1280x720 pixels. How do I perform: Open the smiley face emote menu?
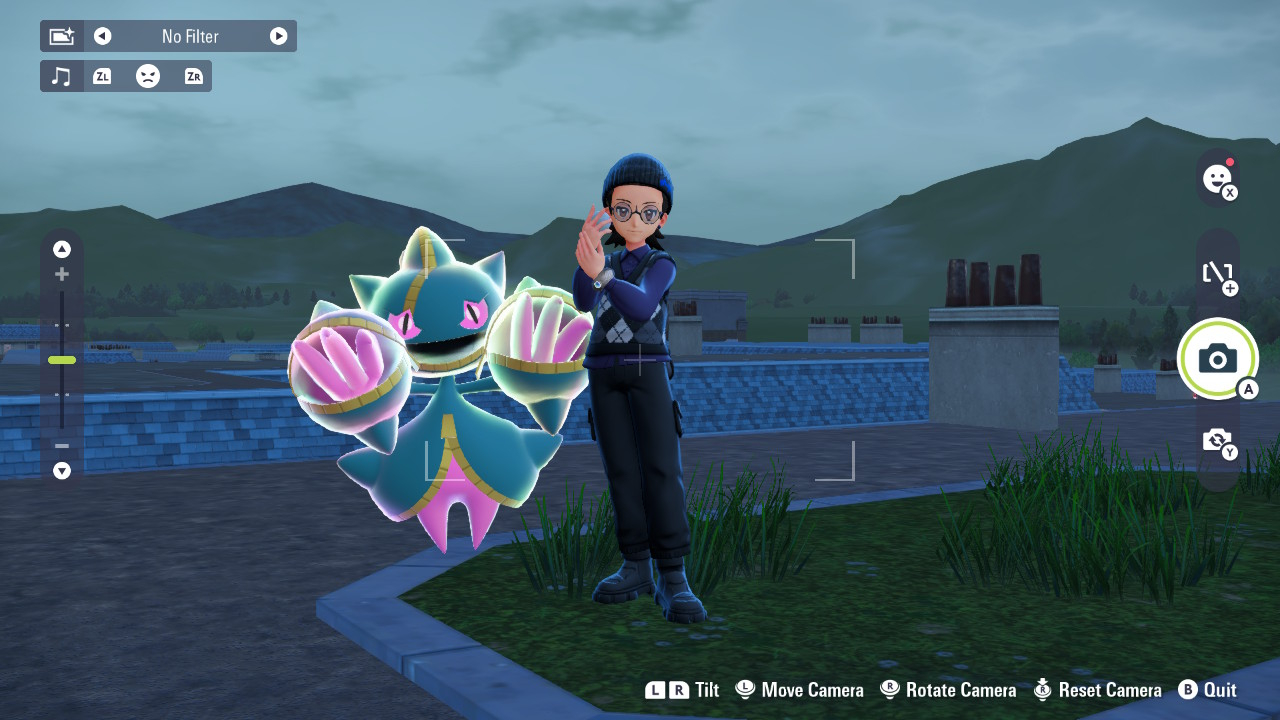1217,179
